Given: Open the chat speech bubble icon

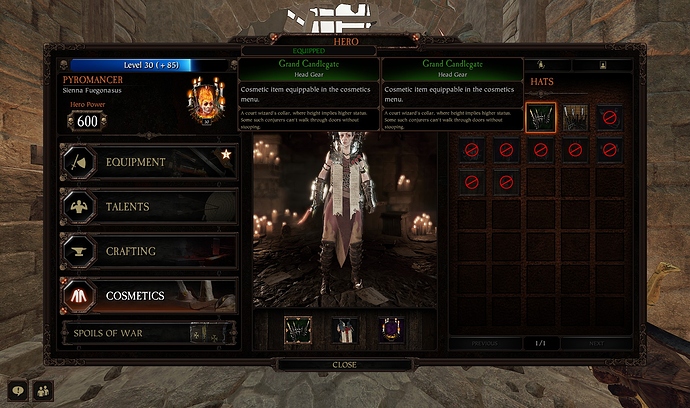Looking at the screenshot, I should coord(17,390).
